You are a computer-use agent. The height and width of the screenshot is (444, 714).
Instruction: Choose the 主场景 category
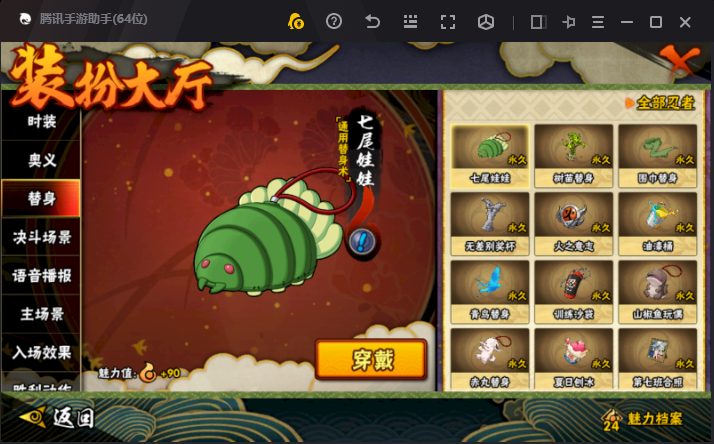click(x=41, y=314)
